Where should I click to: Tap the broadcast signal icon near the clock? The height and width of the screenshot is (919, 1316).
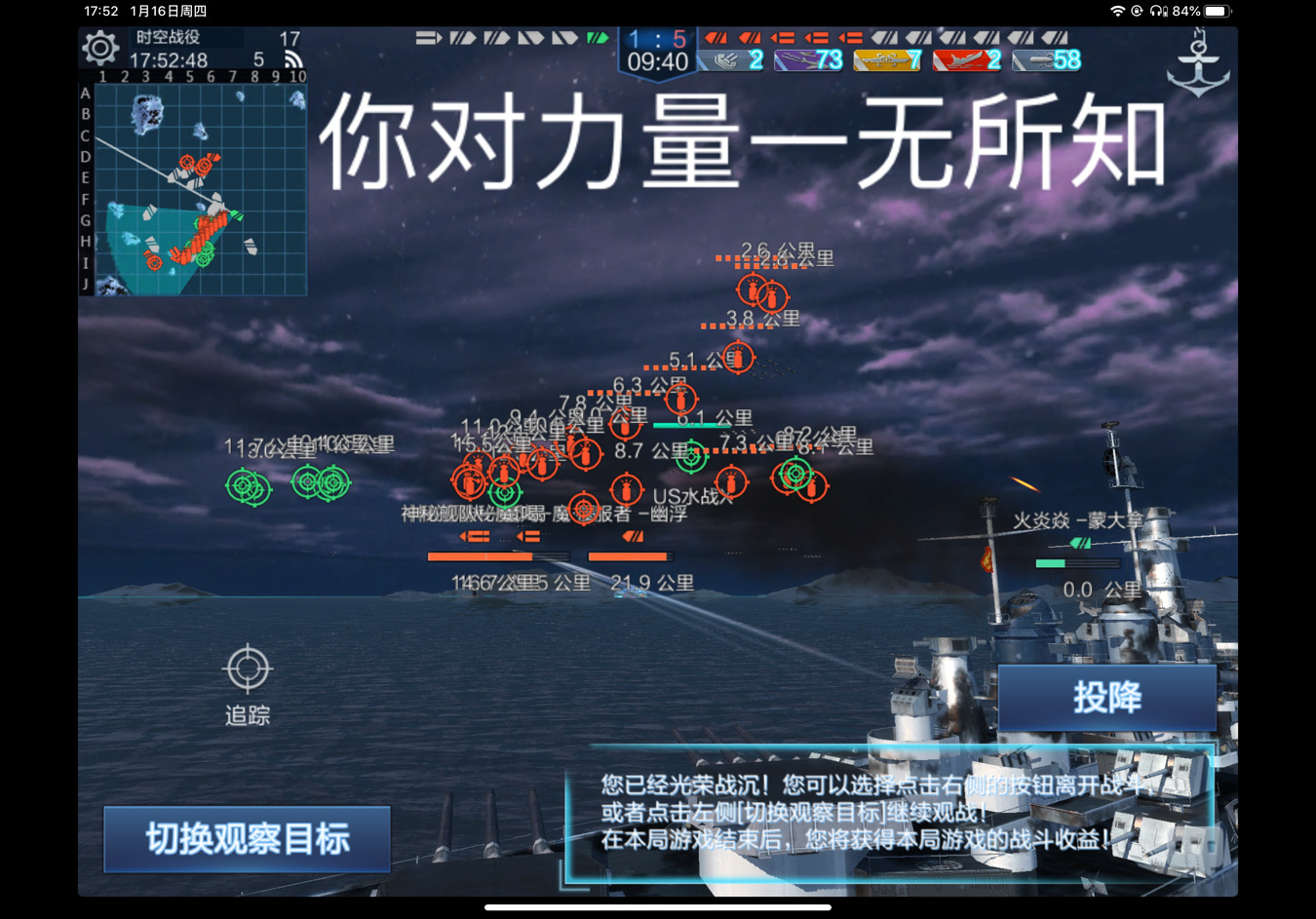coord(292,57)
